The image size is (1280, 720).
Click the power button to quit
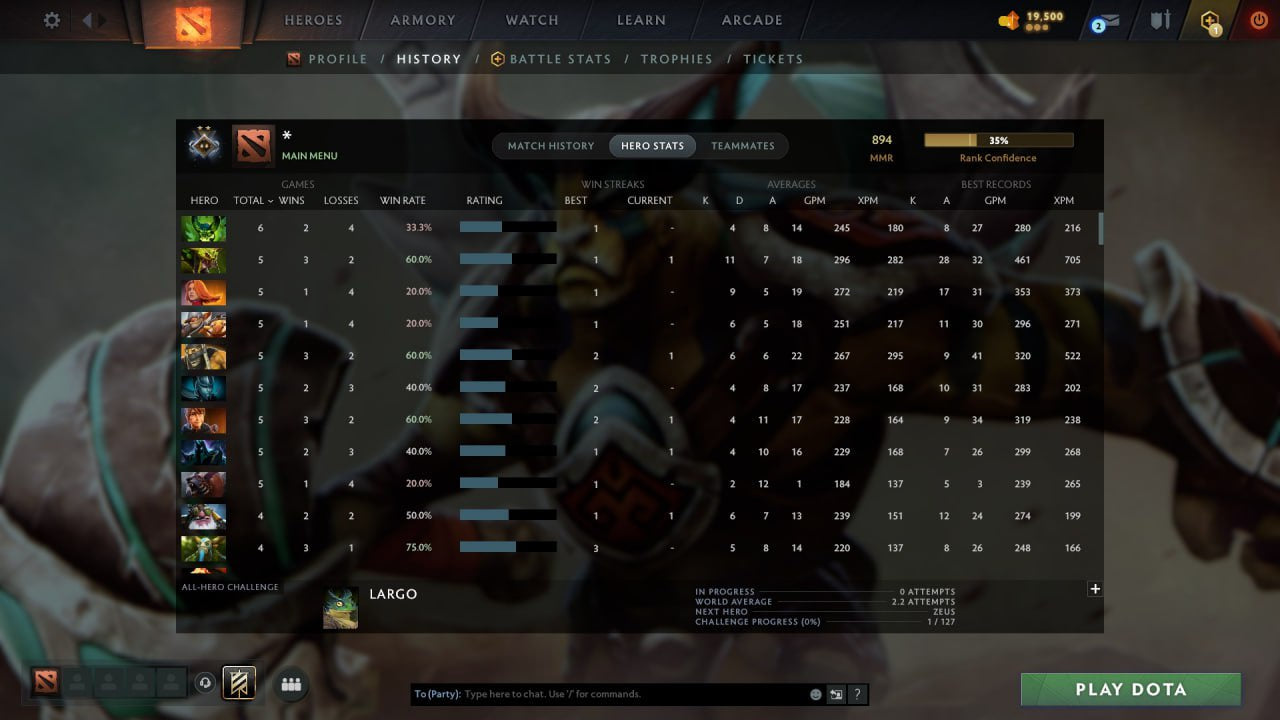[1258, 18]
